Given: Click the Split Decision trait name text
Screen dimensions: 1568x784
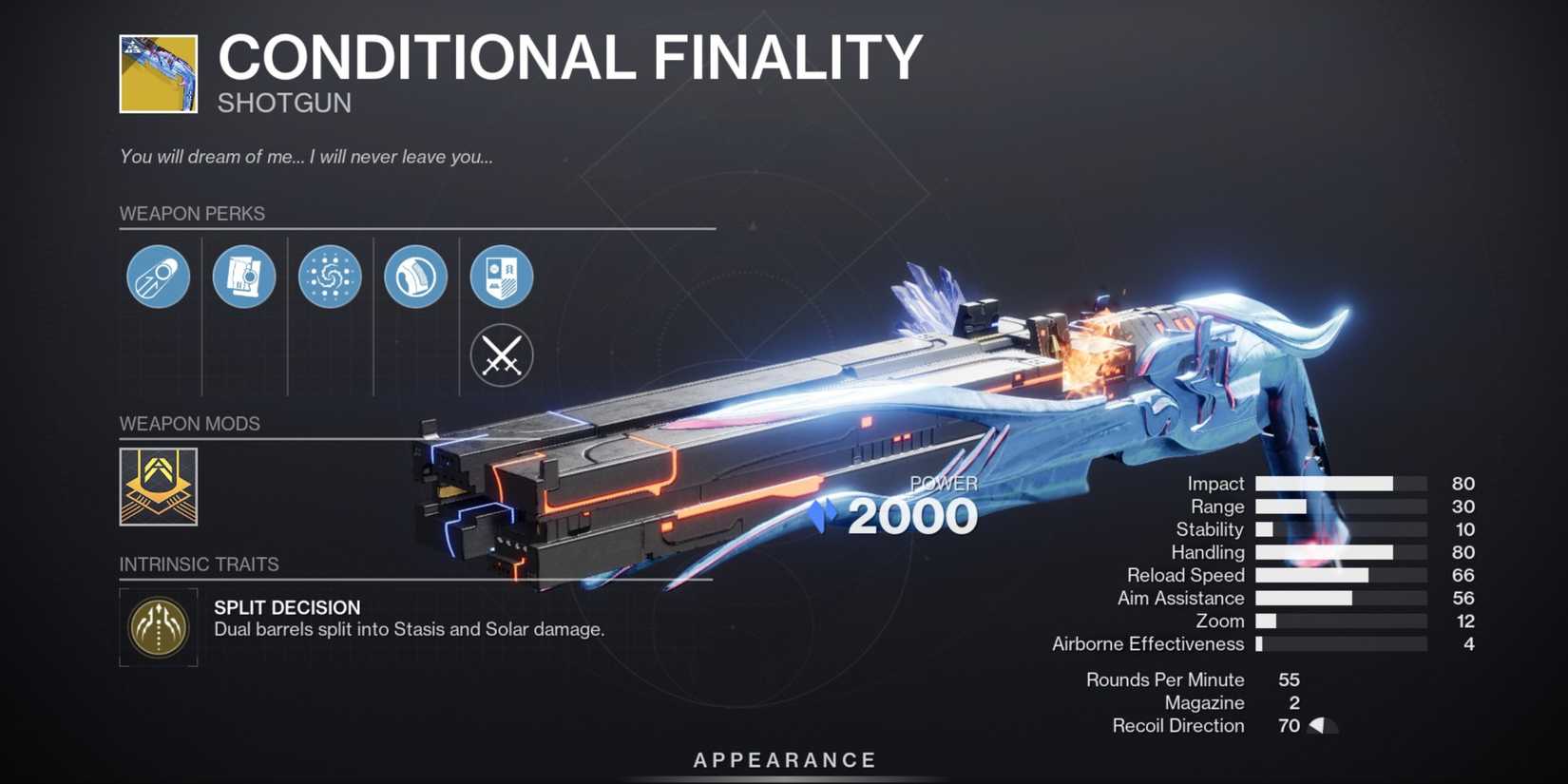Looking at the screenshot, I should coord(287,607).
